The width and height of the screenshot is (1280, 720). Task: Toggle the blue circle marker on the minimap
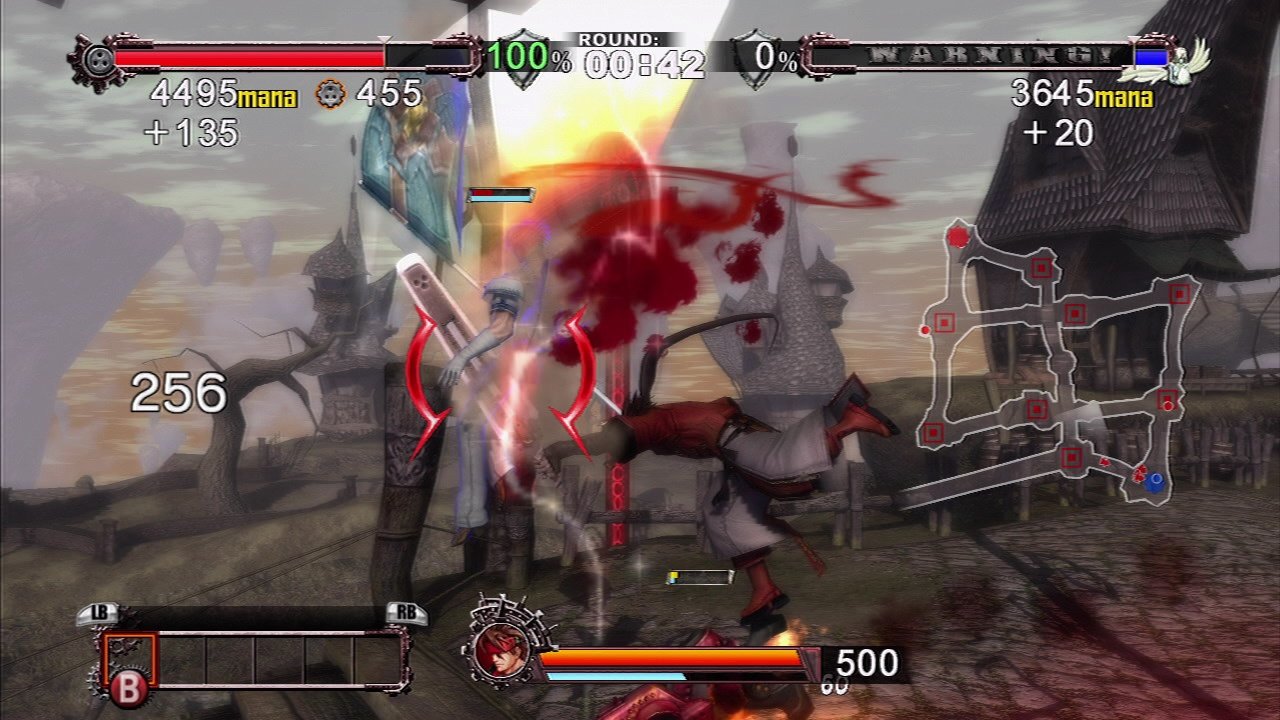click(1157, 482)
